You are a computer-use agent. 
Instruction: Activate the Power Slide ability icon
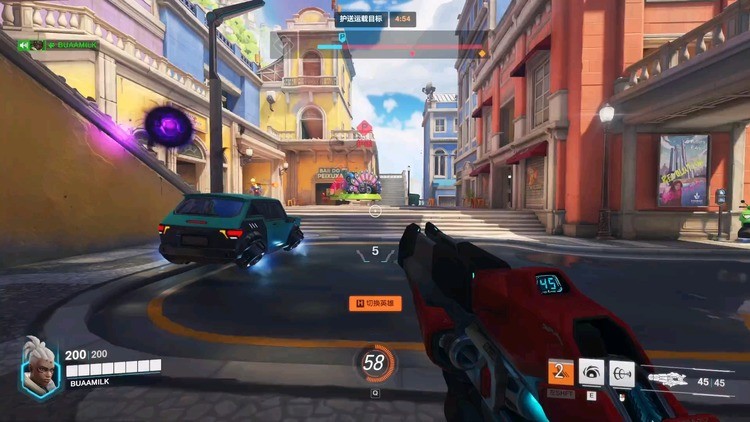(x=560, y=373)
